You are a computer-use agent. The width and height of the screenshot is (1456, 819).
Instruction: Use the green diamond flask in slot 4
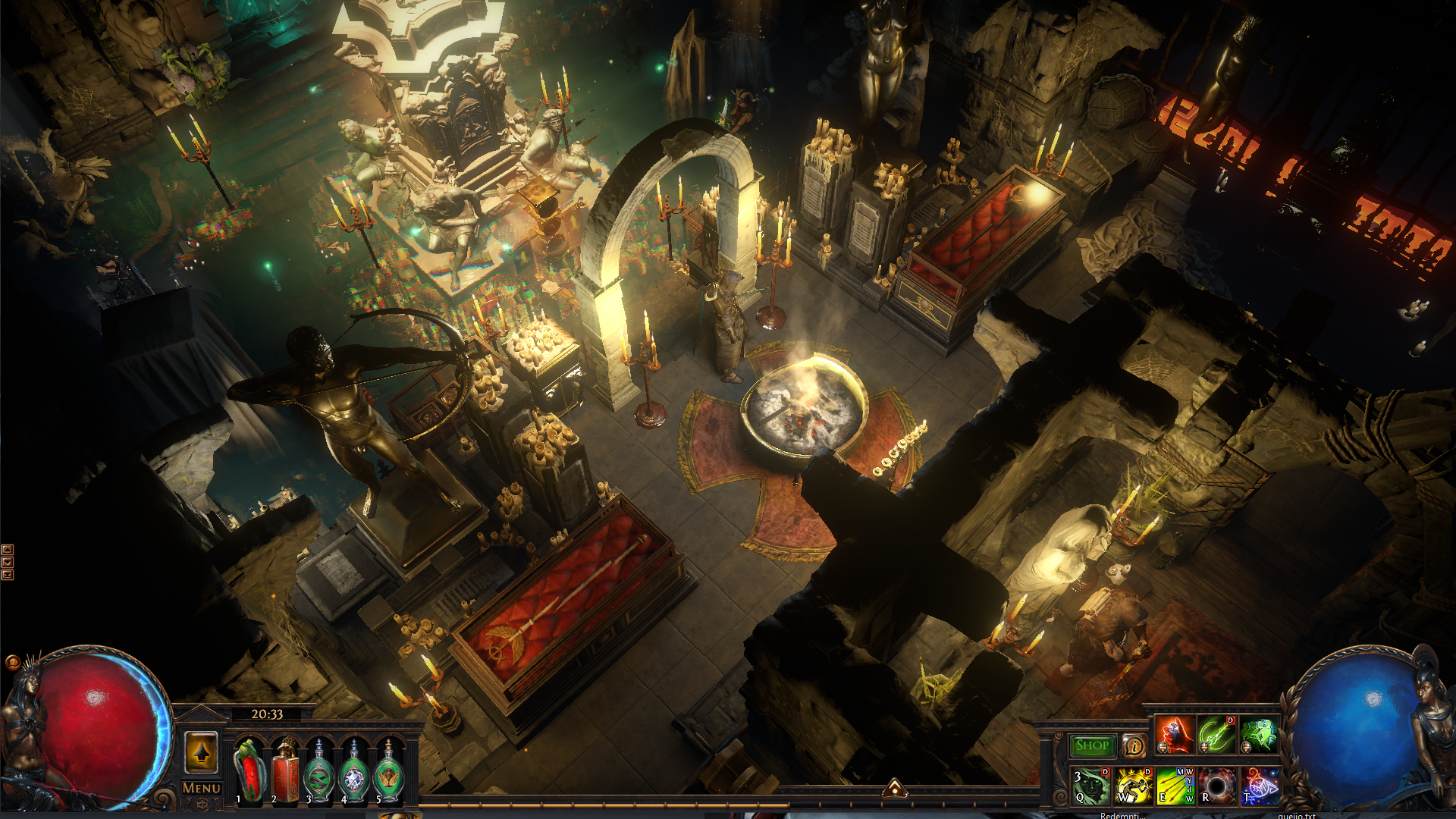pyautogui.click(x=354, y=771)
